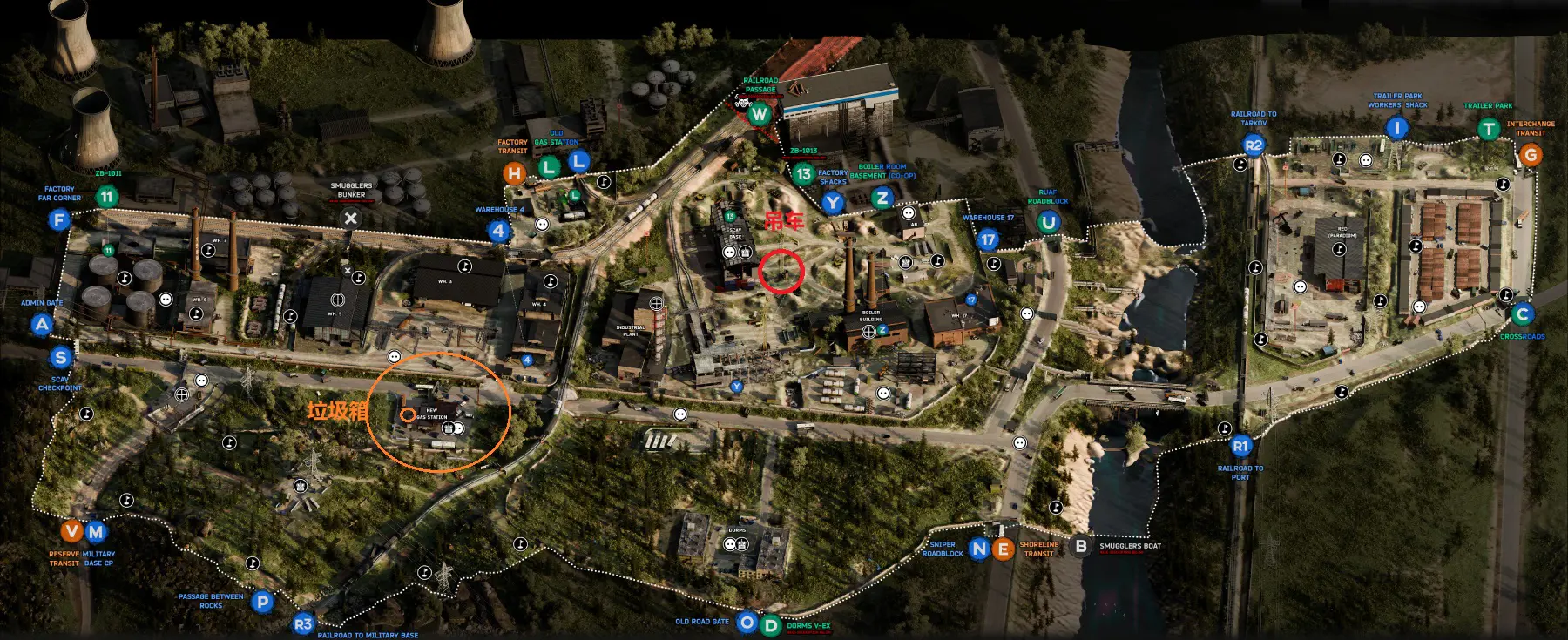
Task: Choose the Smugglers Bunker X marker
Action: coord(350,219)
